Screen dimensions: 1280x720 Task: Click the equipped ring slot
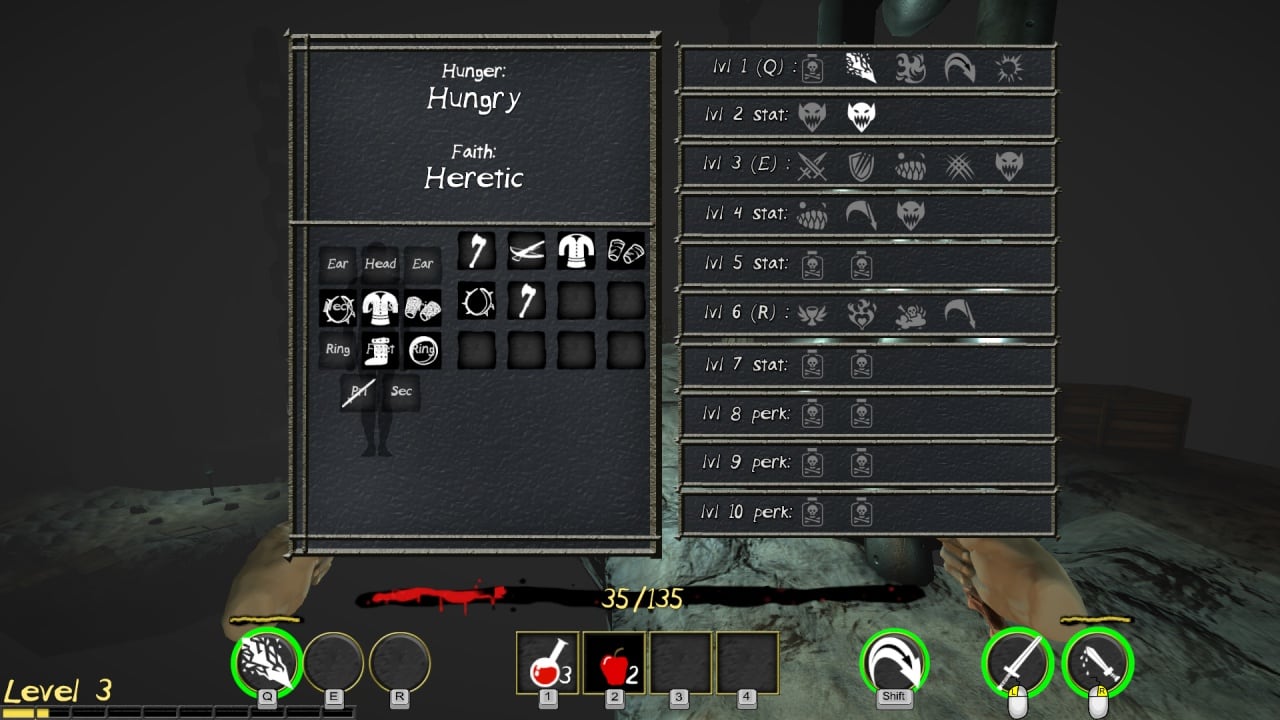(x=423, y=350)
